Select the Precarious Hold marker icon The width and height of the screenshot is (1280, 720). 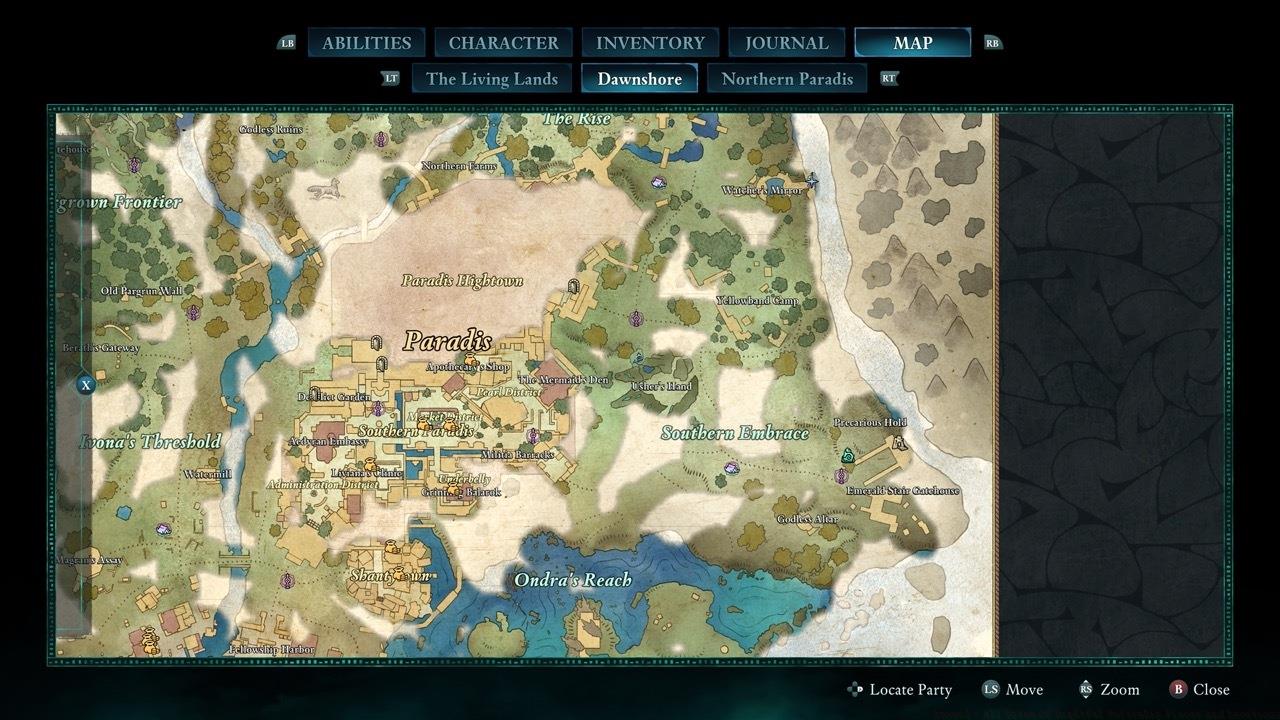click(899, 441)
